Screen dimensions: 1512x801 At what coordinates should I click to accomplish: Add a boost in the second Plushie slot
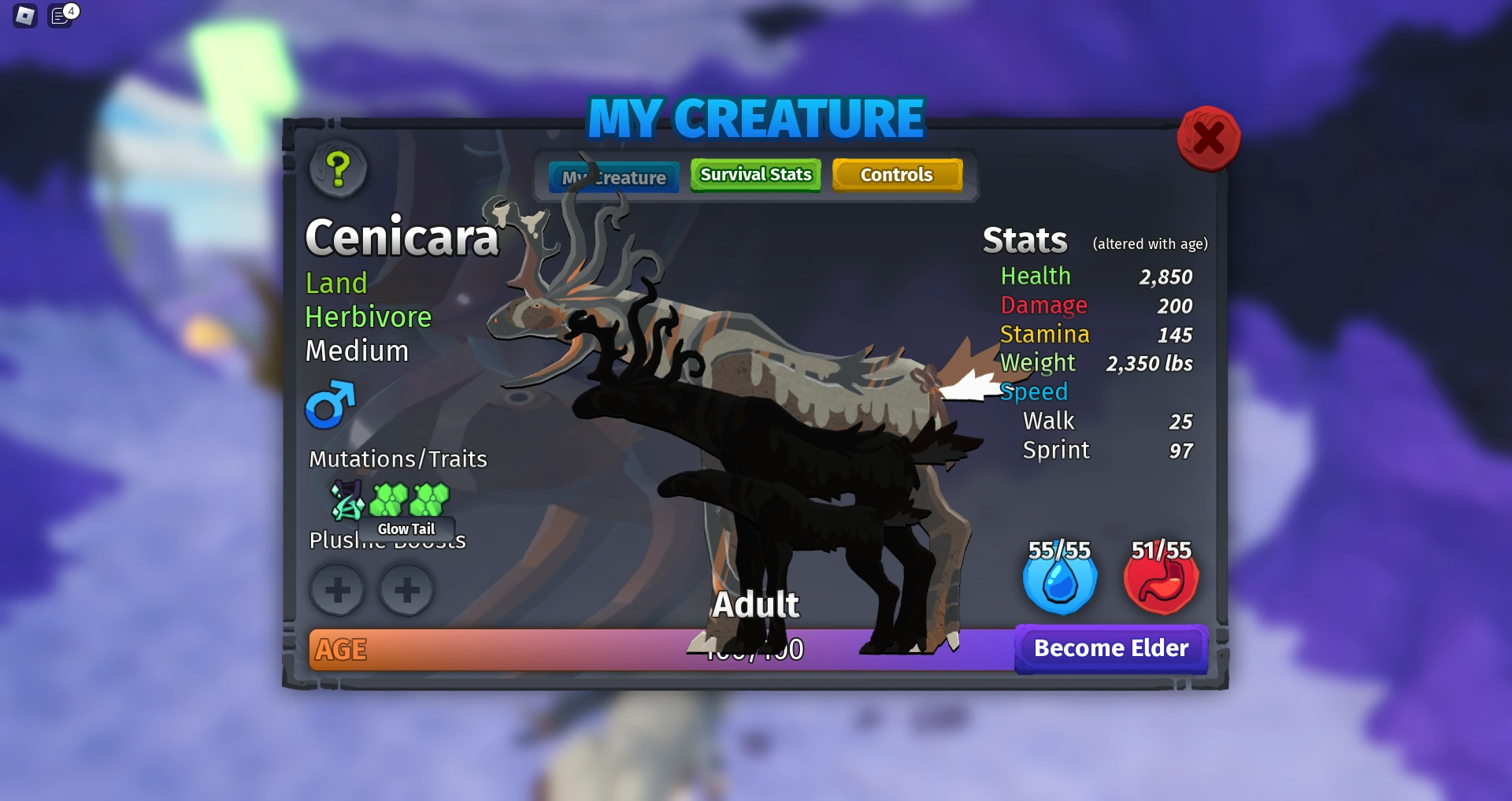406,590
